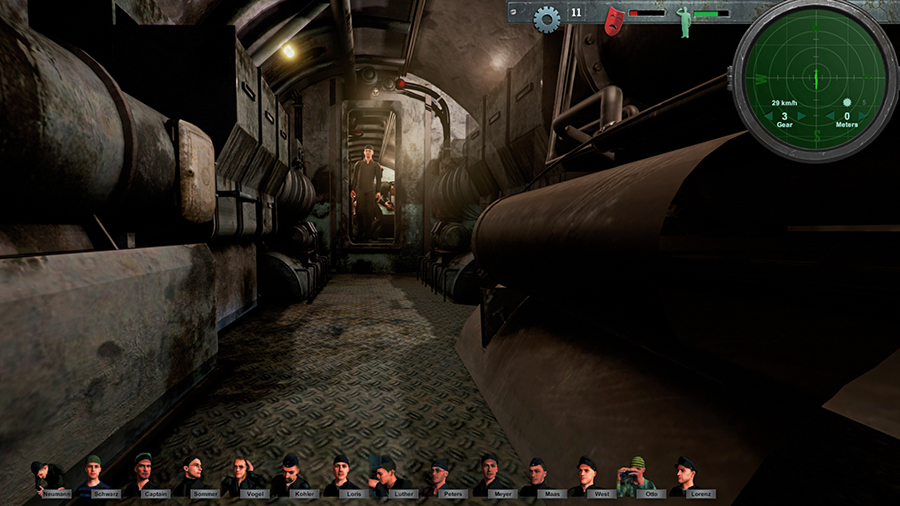
Task: Lower depth meters with the left arrow
Action: tap(830, 118)
